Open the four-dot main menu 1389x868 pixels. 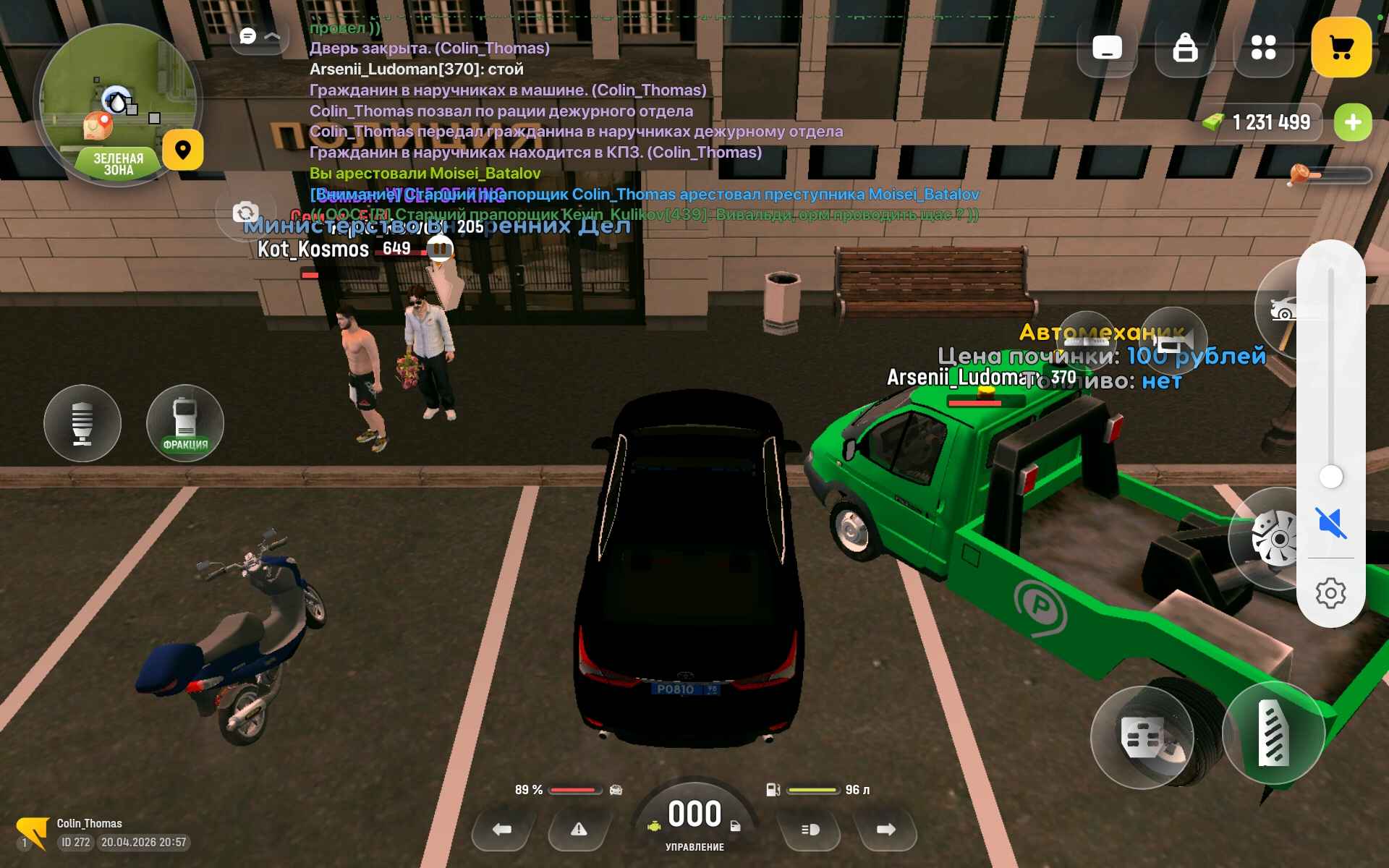tap(1263, 48)
